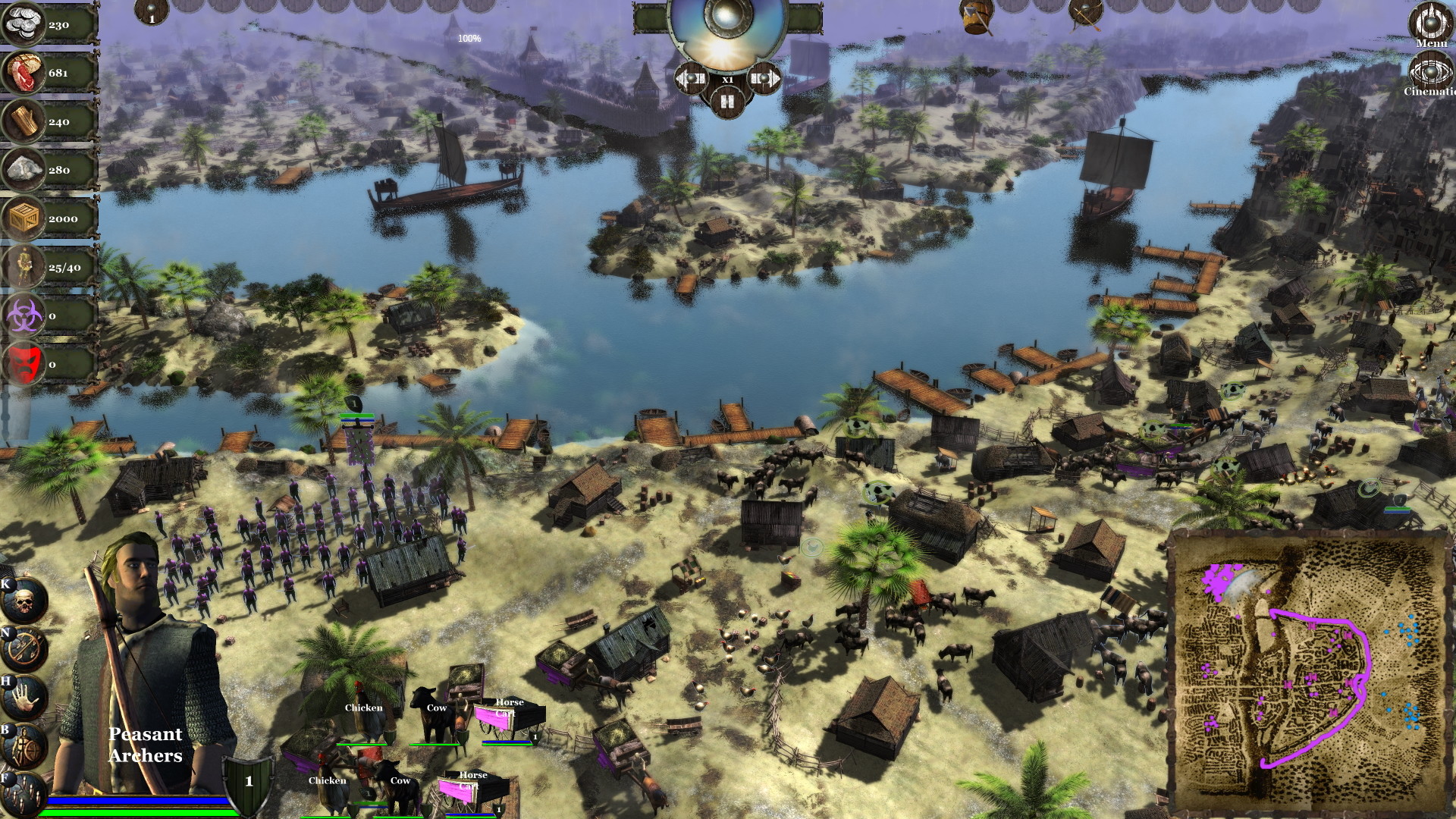Decrease game speed with left arrow button
Screen dimensions: 1456x819
(x=692, y=78)
